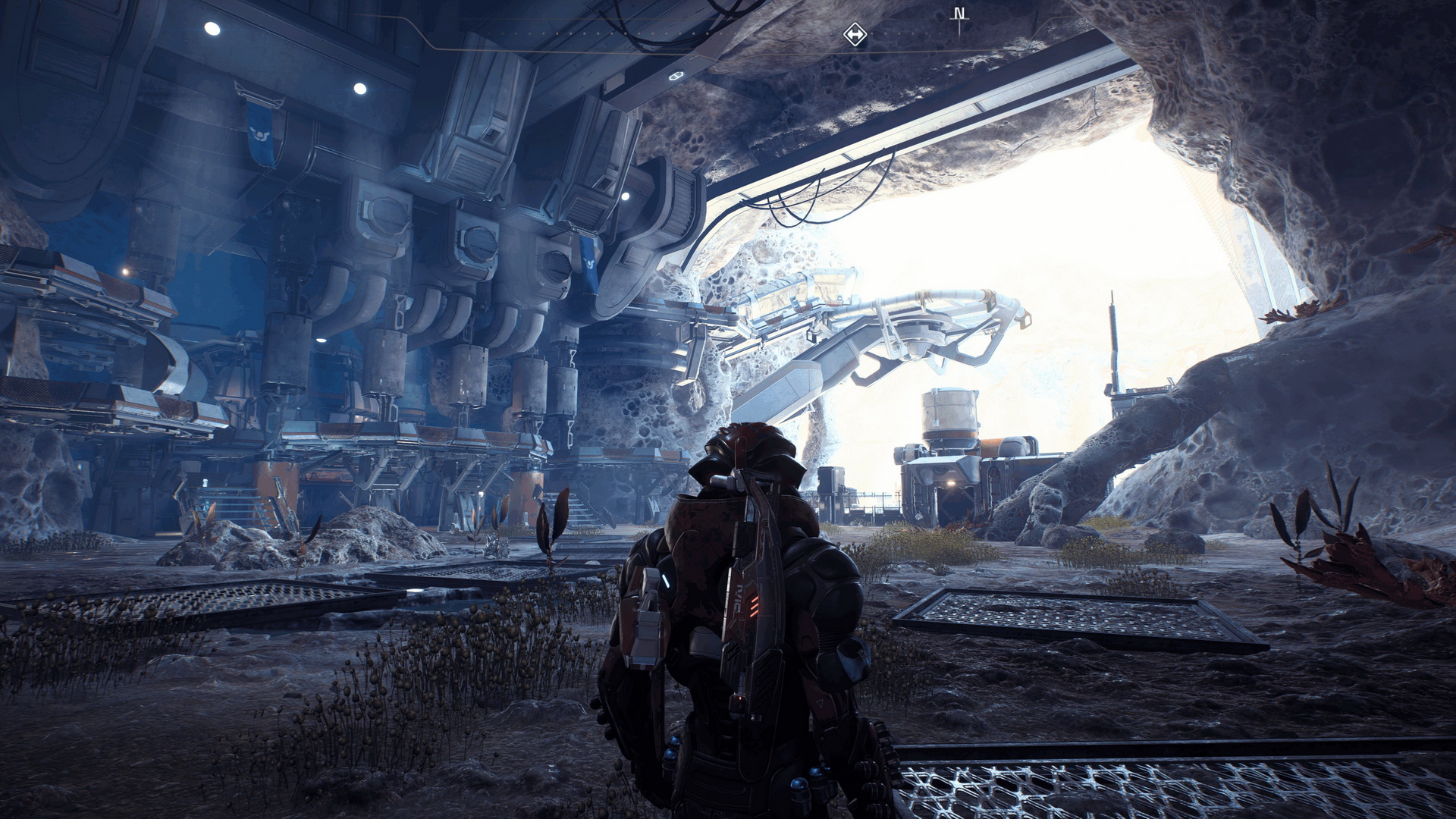The width and height of the screenshot is (1456, 819).
Task: Click the North indicator on the compass
Action: coord(959,14)
